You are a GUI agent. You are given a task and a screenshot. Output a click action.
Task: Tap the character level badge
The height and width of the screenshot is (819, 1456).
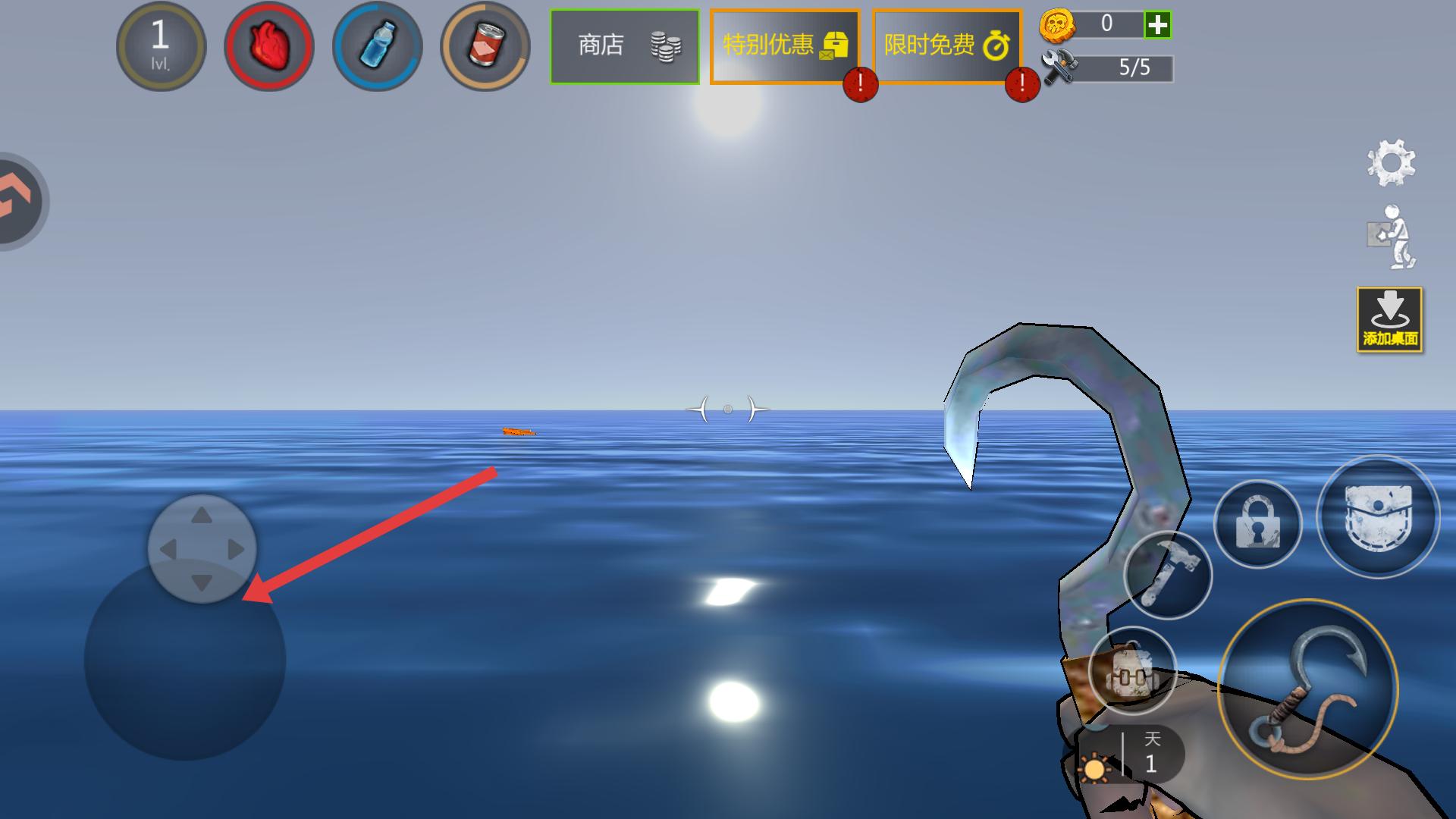coord(161,46)
